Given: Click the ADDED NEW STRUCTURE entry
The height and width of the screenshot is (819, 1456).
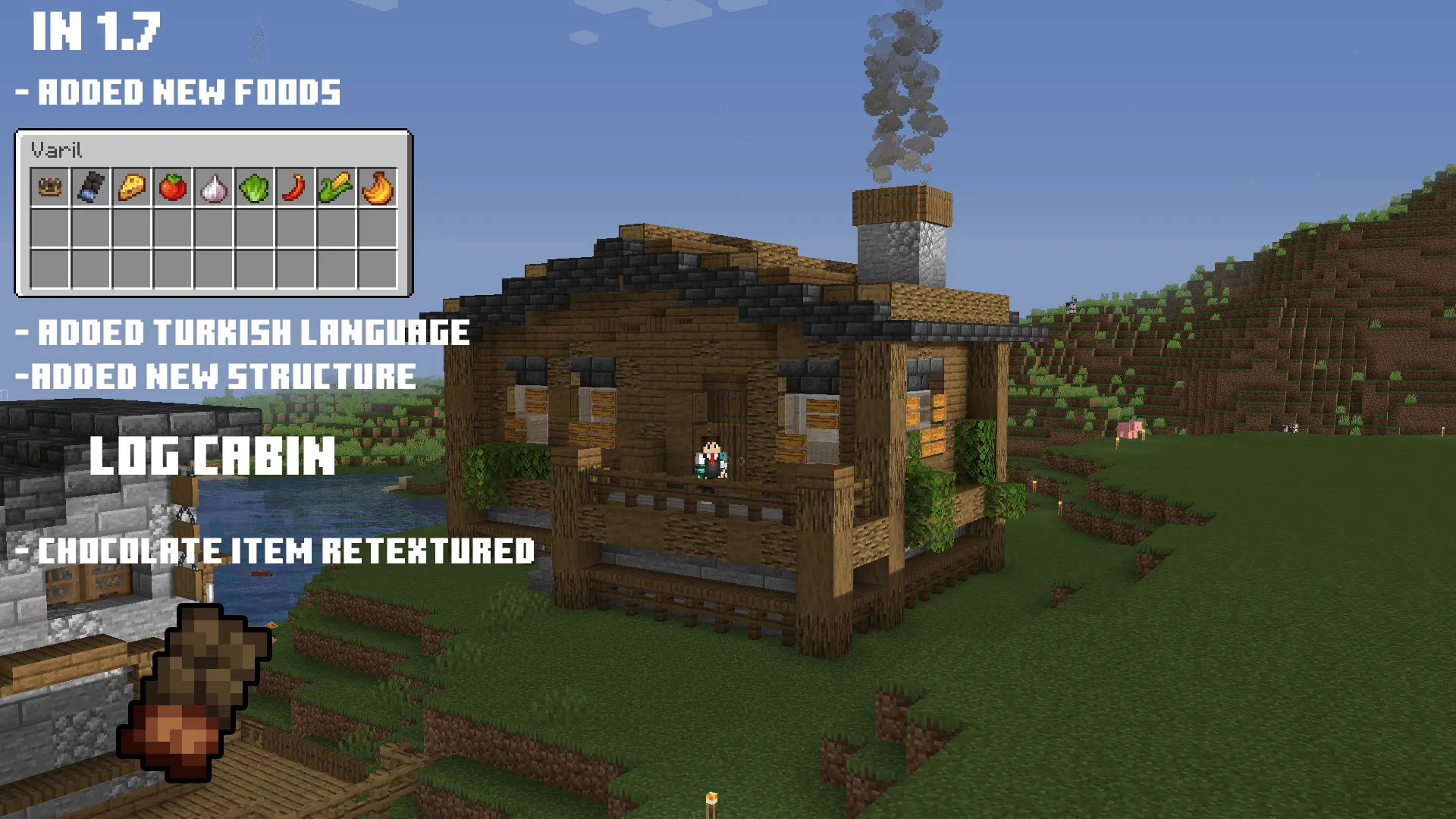Looking at the screenshot, I should click(x=216, y=372).
